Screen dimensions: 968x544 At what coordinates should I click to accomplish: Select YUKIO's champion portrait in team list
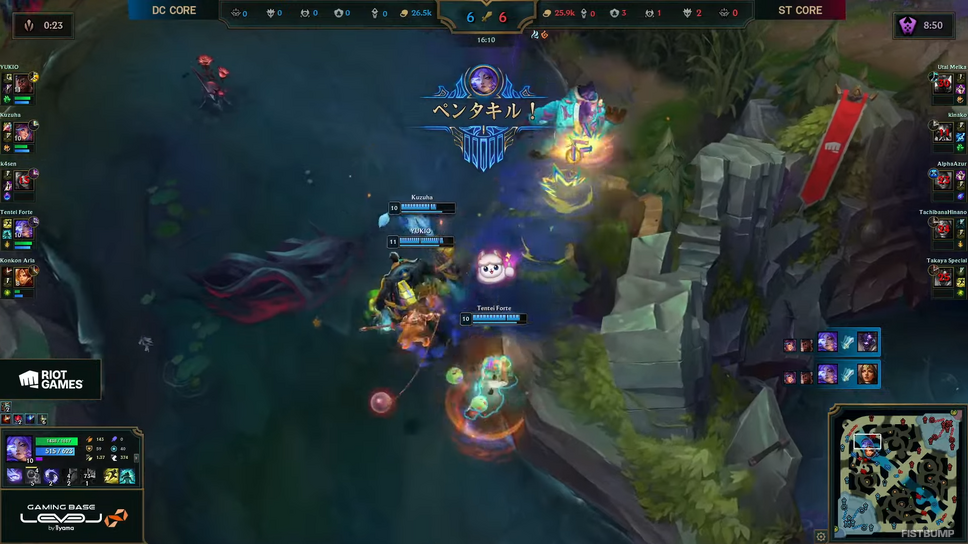pyautogui.click(x=23, y=85)
